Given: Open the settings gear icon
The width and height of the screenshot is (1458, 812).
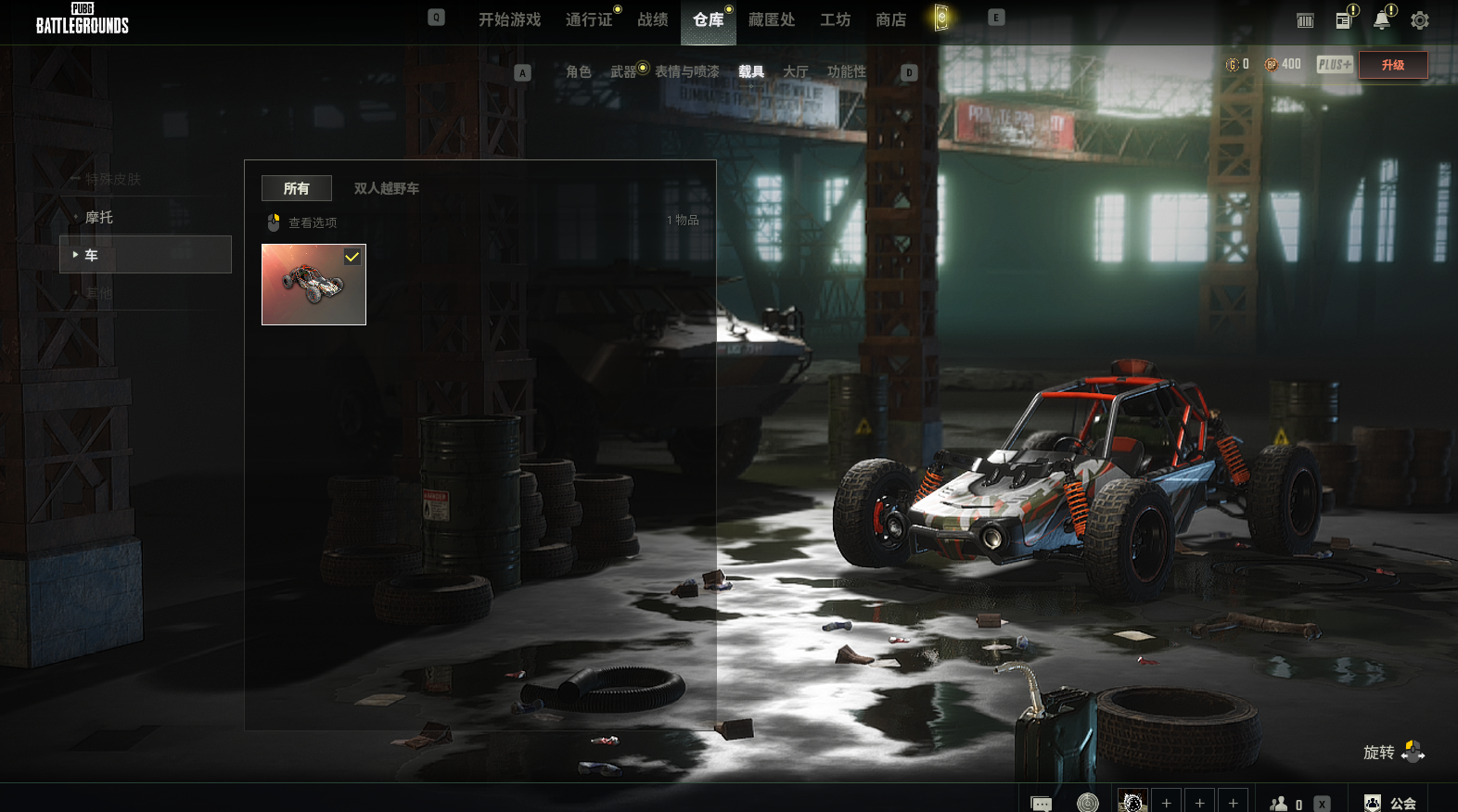Looking at the screenshot, I should coord(1419,20).
